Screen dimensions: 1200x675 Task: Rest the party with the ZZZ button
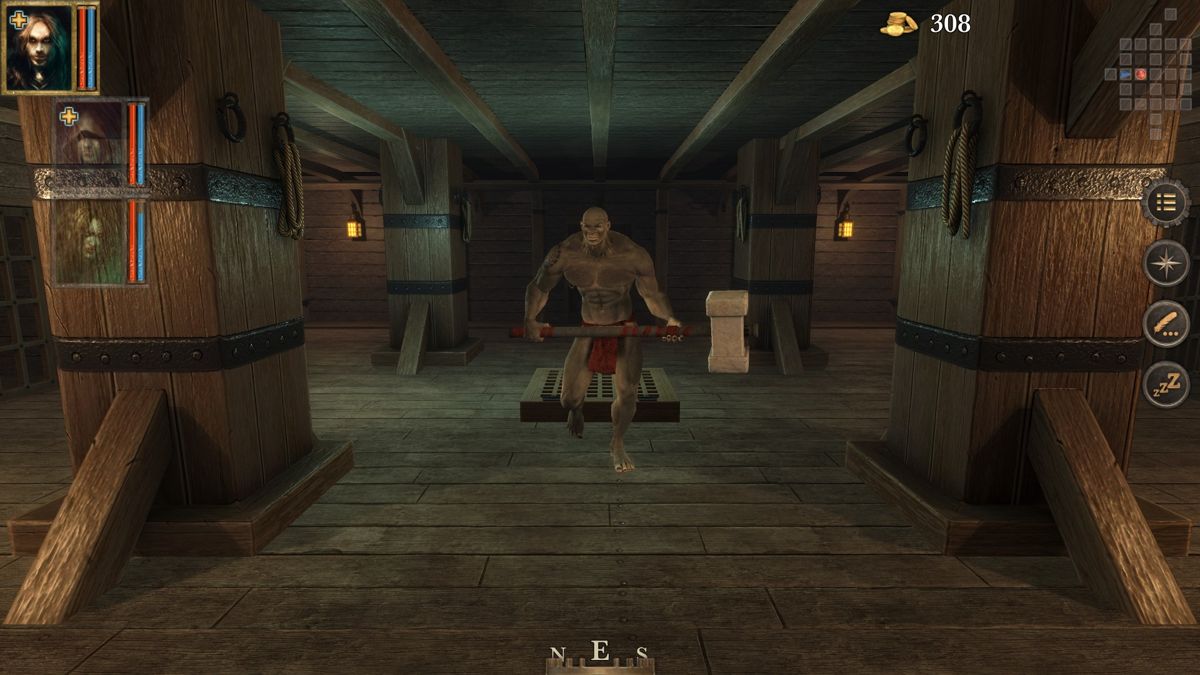1166,384
